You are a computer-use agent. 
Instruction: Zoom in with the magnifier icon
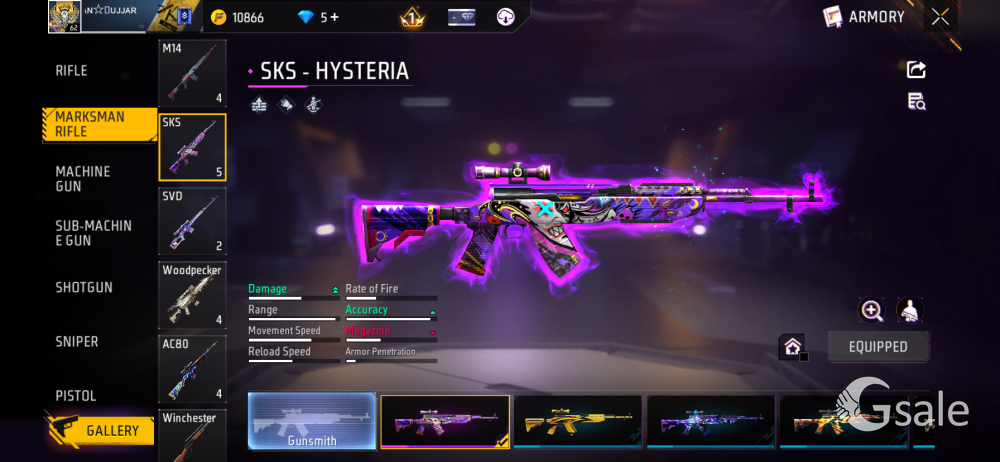pos(872,311)
